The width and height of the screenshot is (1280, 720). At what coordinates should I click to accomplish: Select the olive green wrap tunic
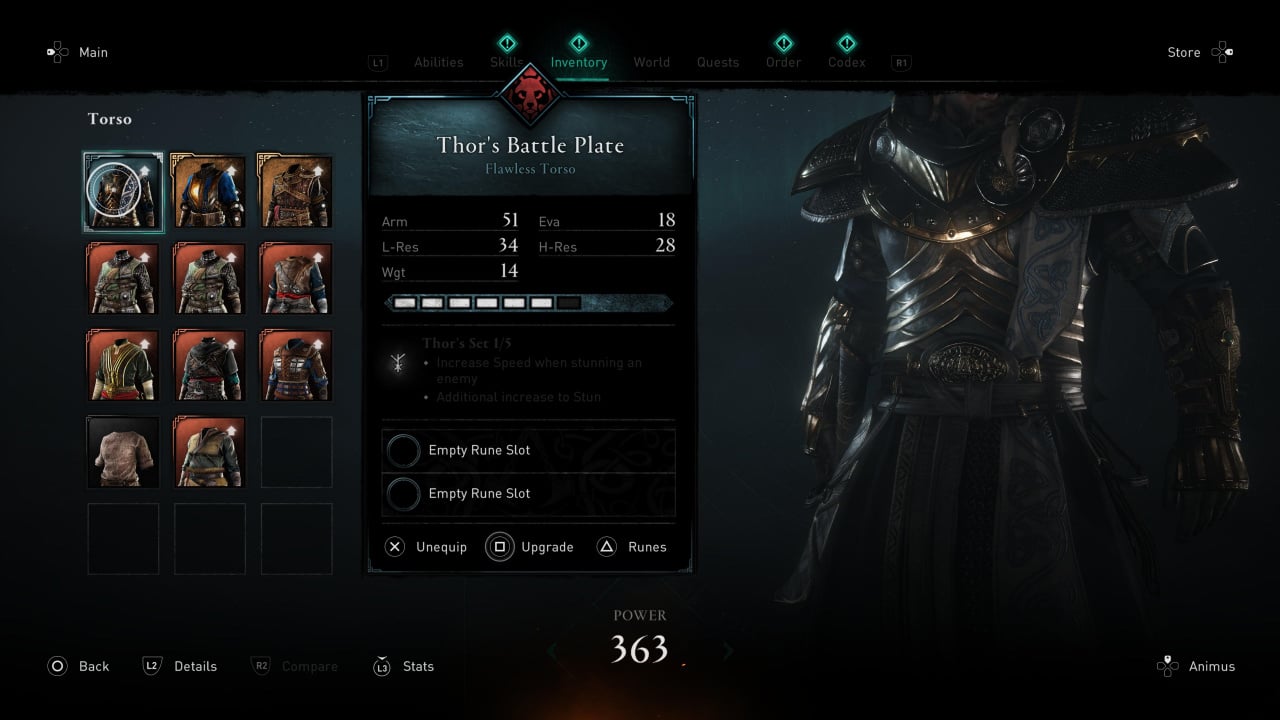click(209, 452)
